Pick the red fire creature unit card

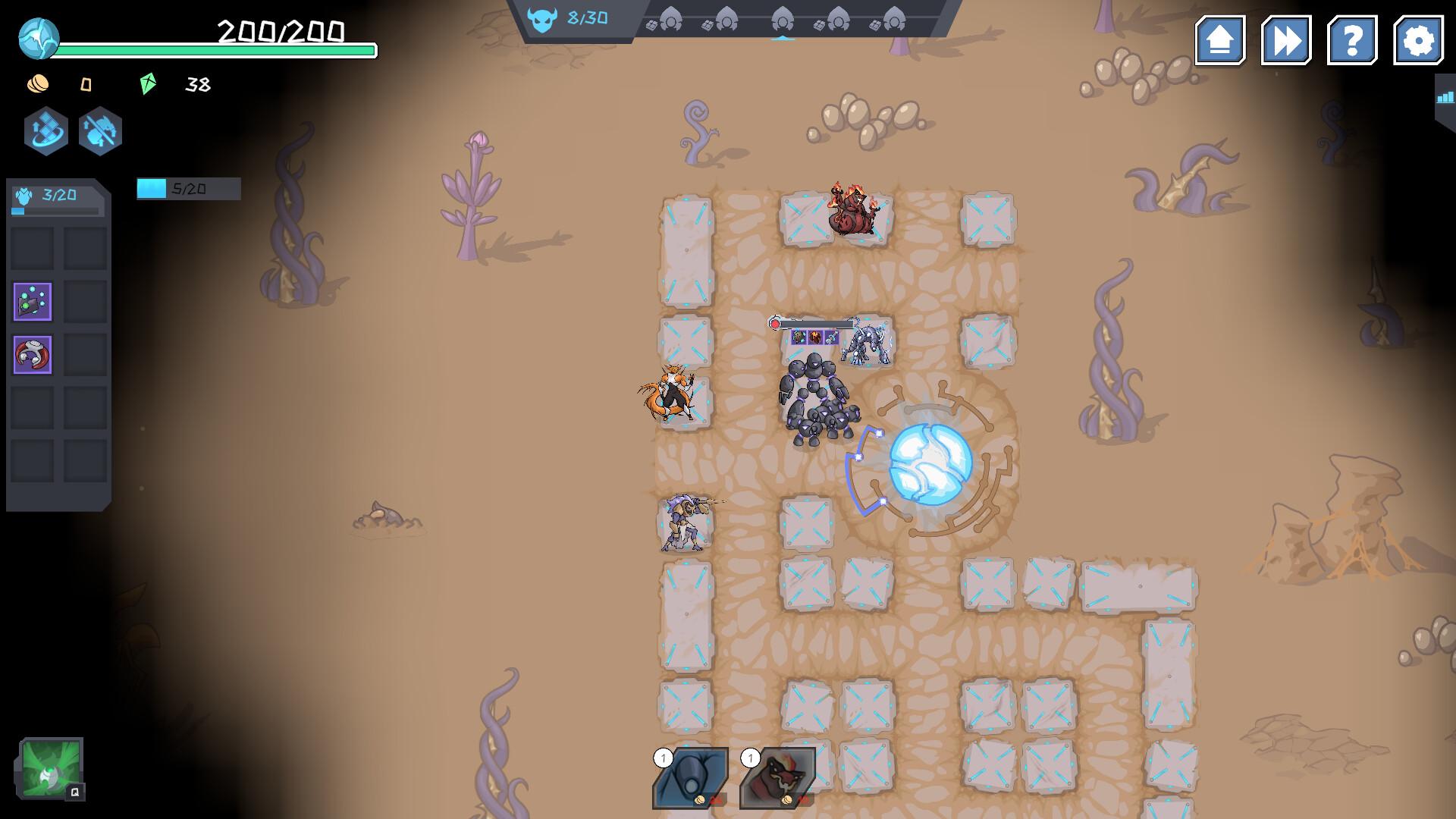777,777
